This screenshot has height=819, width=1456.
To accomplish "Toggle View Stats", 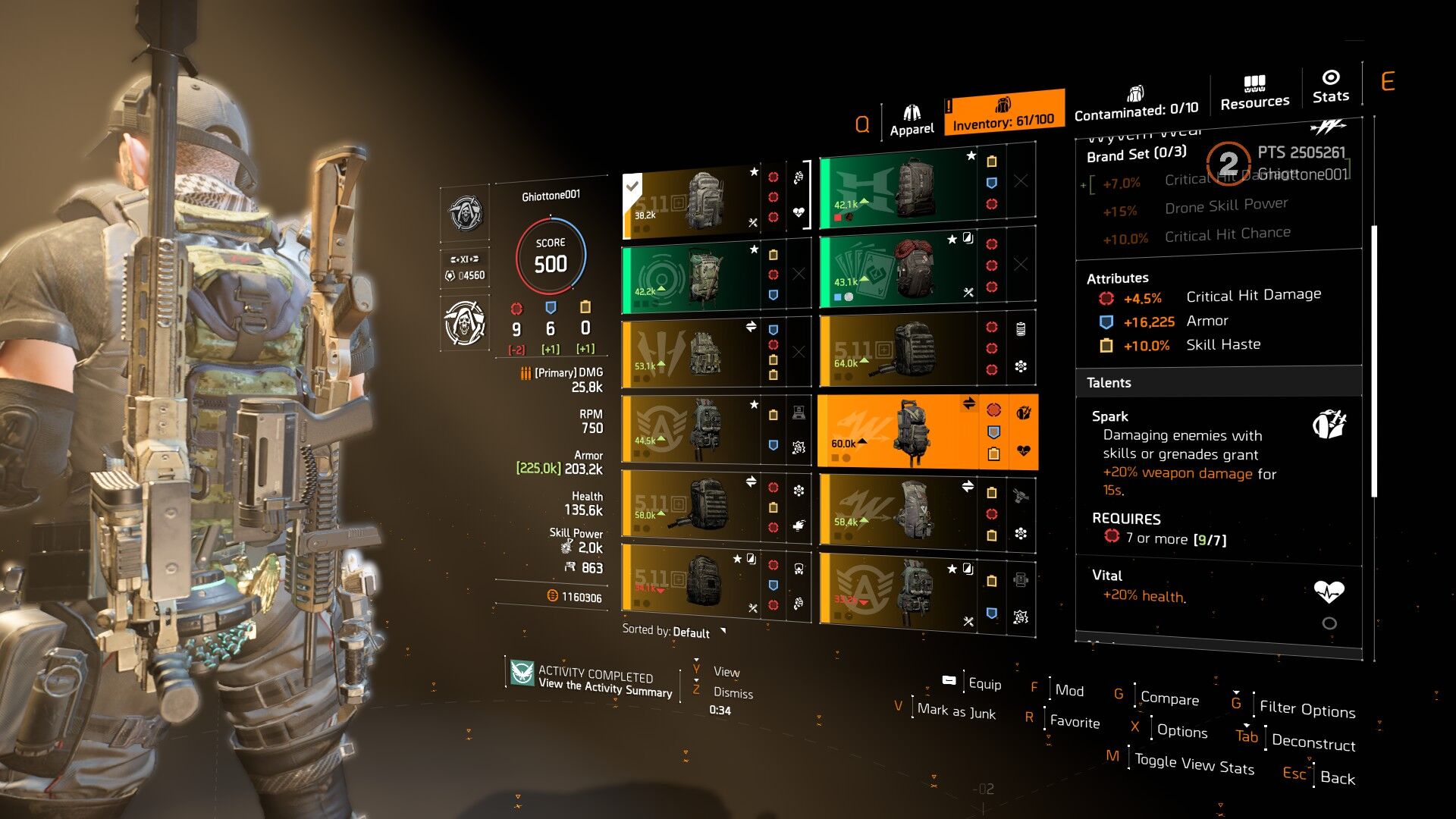I will (x=1194, y=764).
